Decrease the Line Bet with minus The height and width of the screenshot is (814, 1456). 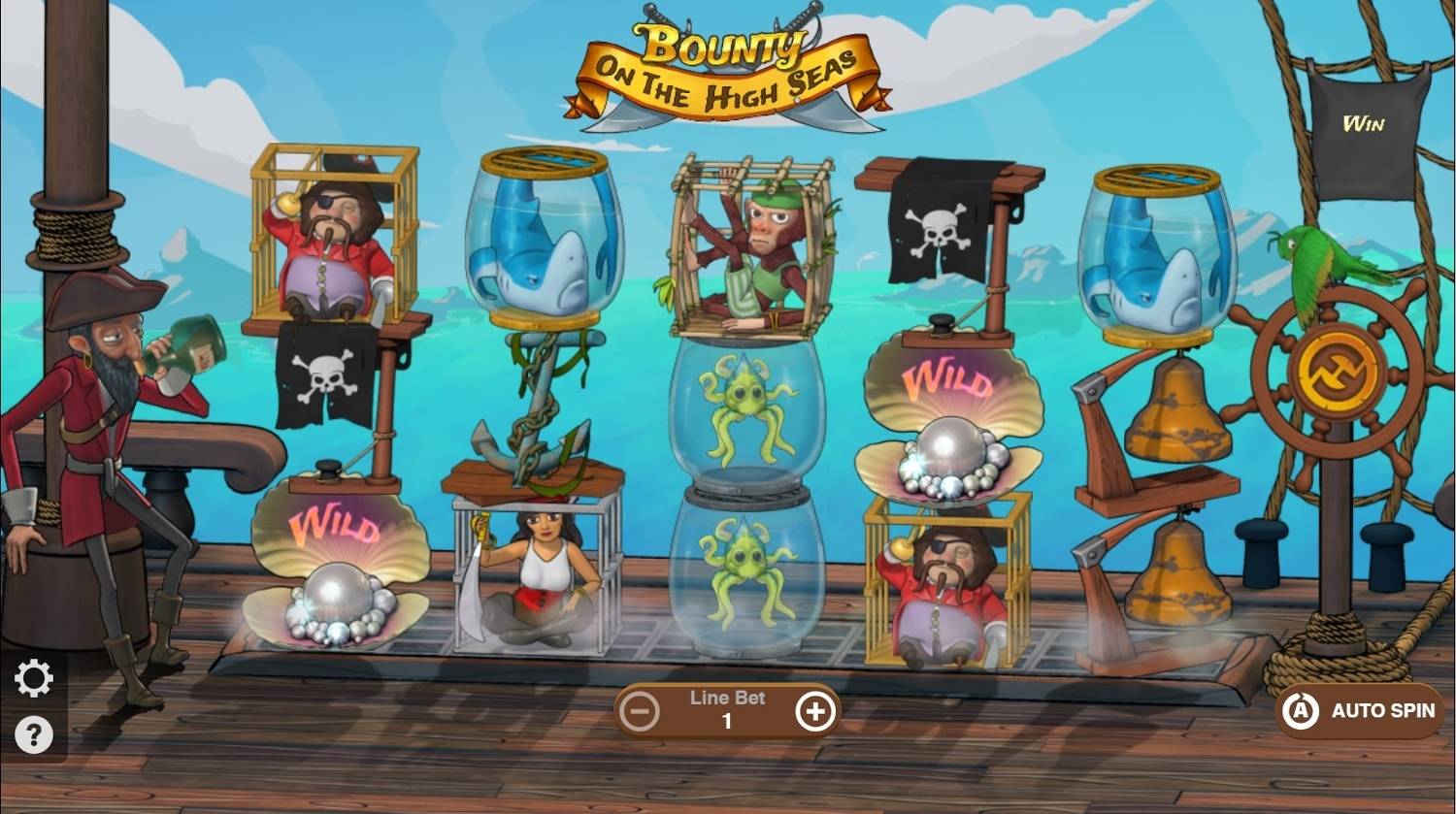pyautogui.click(x=640, y=710)
